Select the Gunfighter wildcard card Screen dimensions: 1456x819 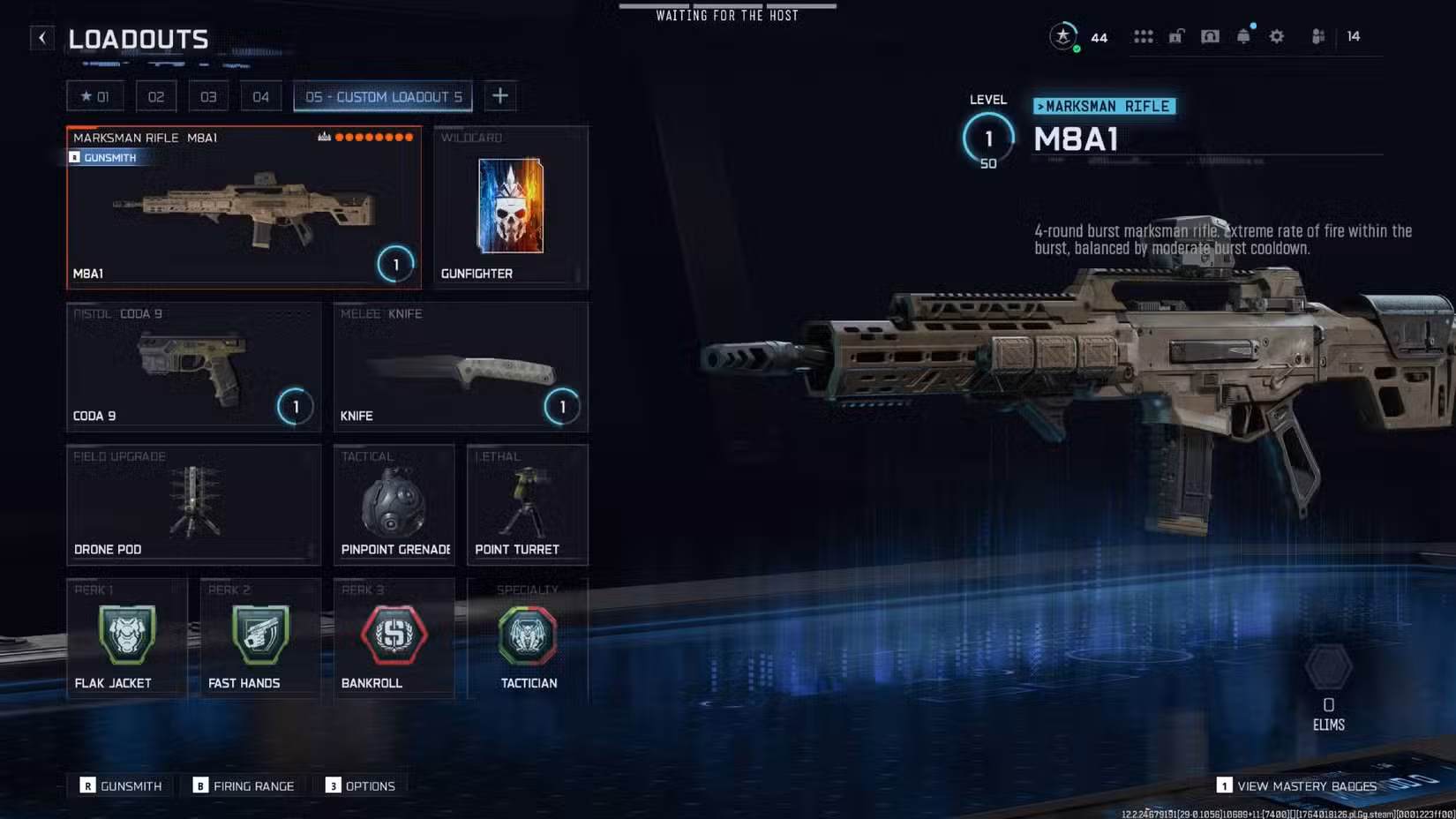[510, 206]
